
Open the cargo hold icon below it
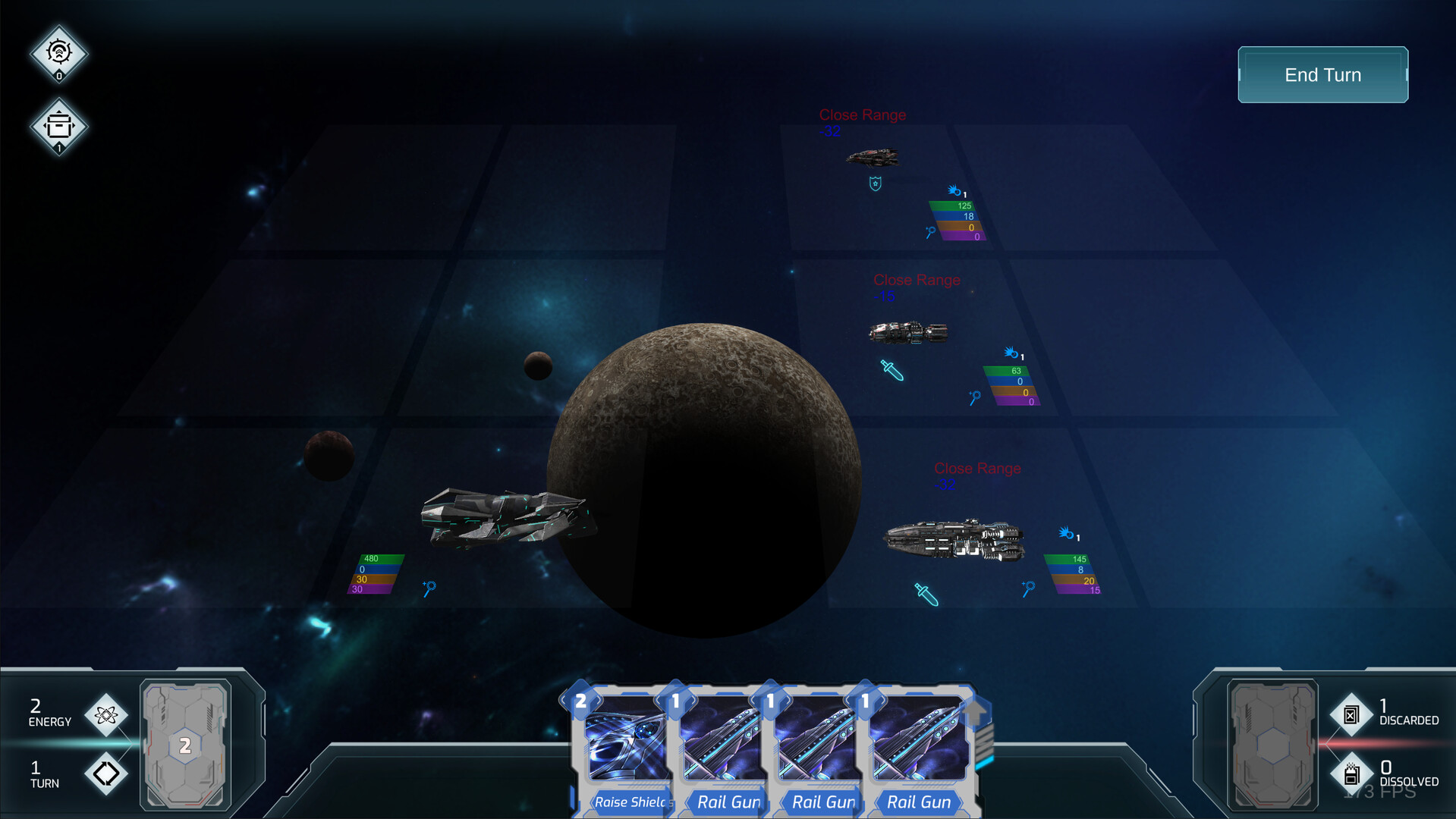[x=58, y=126]
